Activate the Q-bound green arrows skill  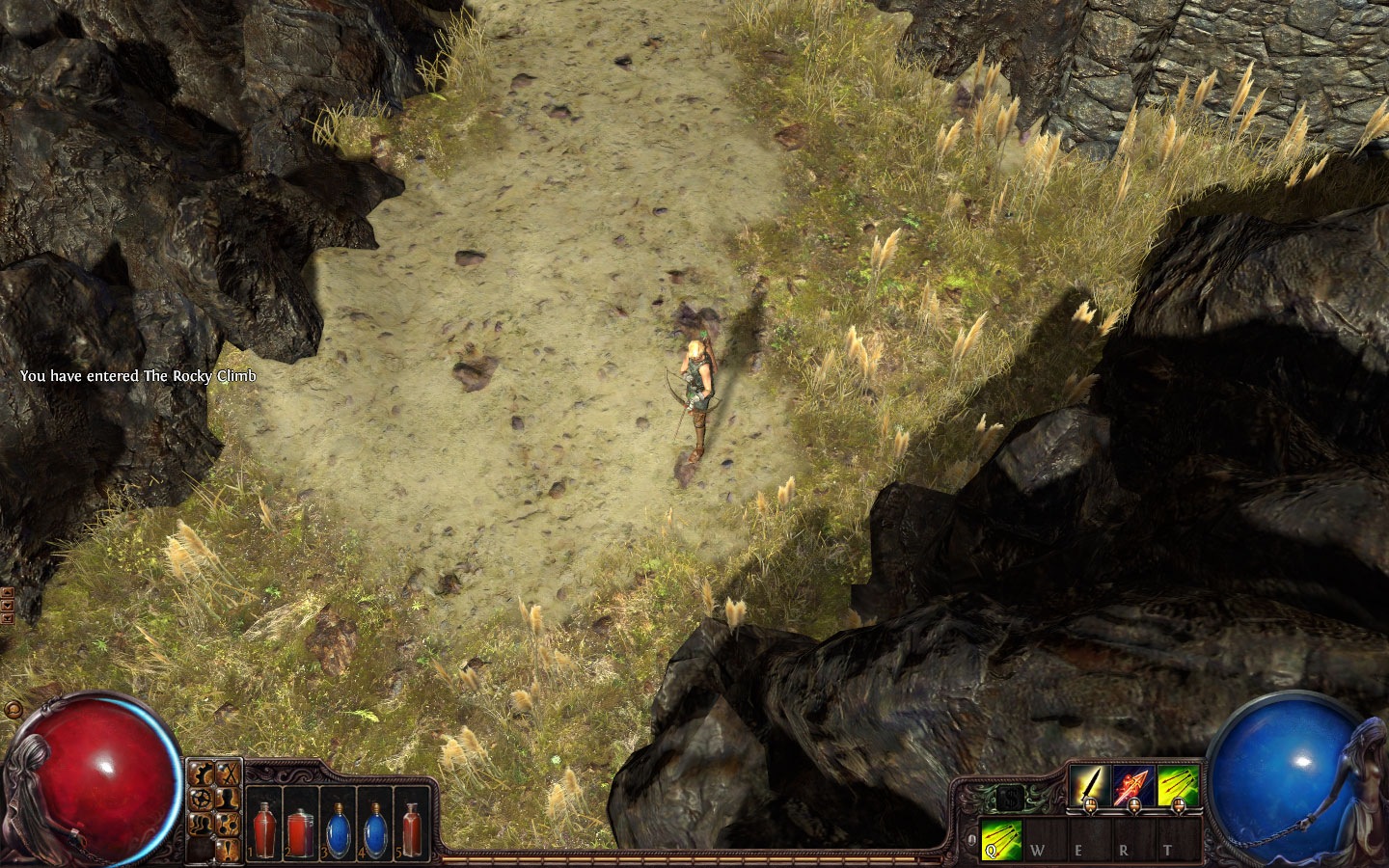coord(1001,839)
